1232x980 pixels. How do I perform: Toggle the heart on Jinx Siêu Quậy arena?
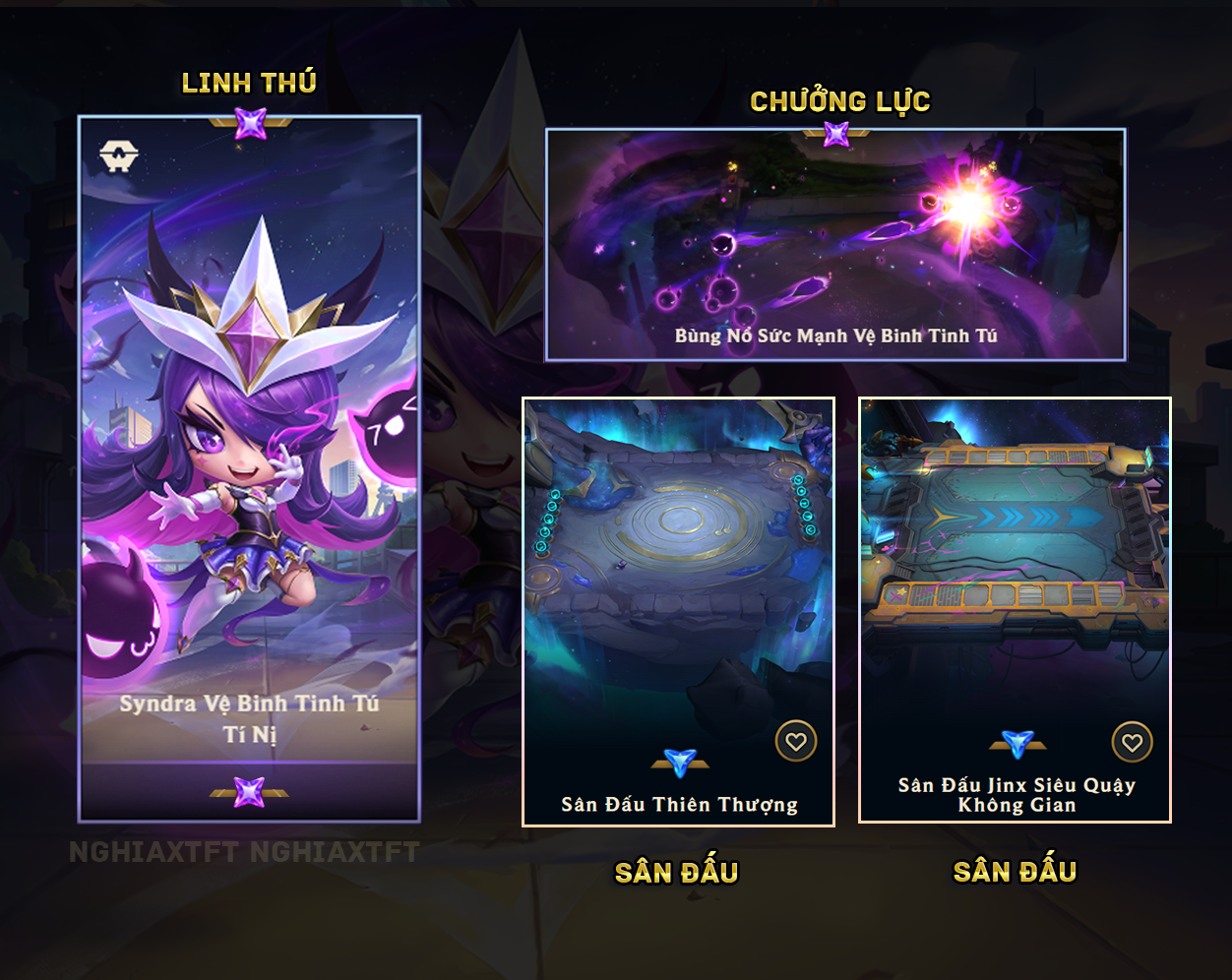(x=1133, y=742)
